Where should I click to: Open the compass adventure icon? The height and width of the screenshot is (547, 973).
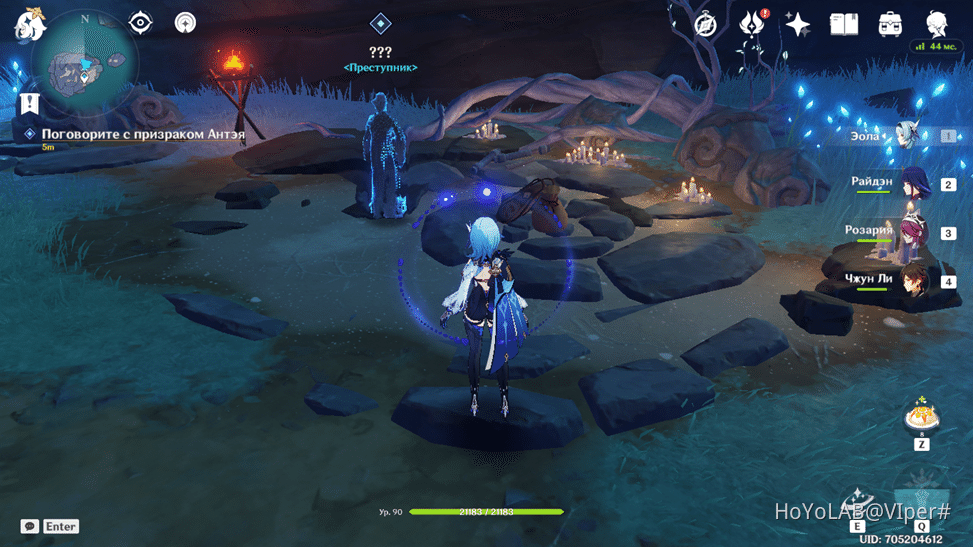(706, 25)
